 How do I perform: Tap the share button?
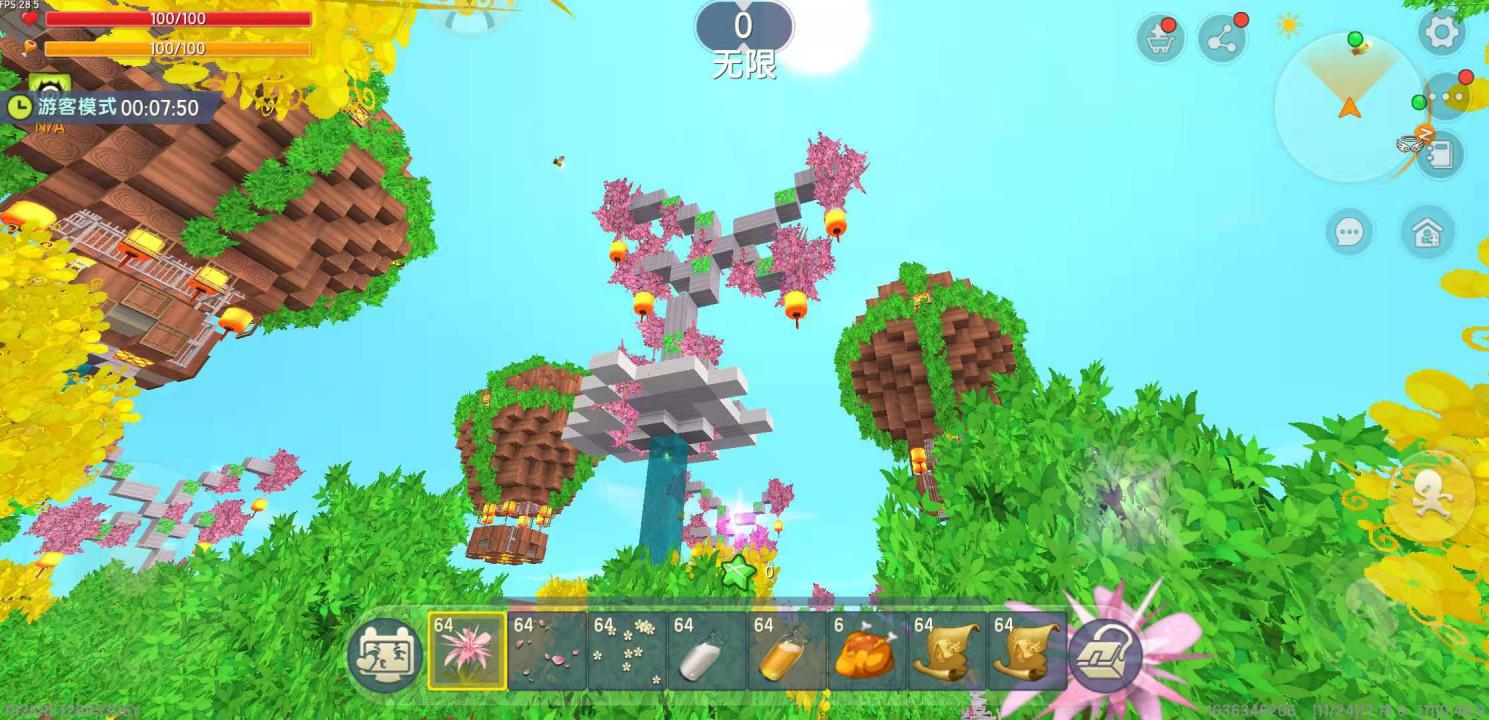click(1222, 39)
